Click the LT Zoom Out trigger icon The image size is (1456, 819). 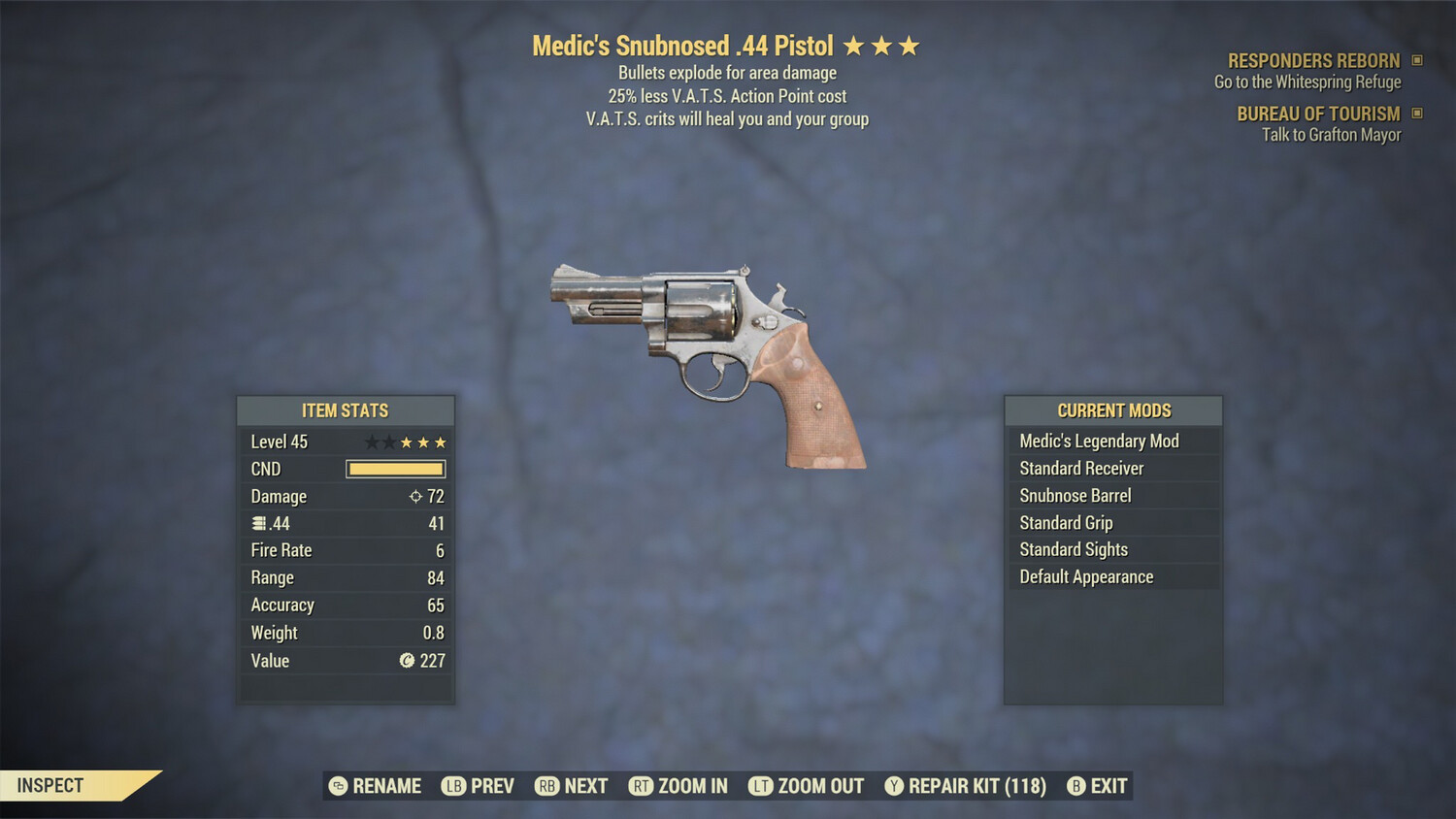point(762,786)
